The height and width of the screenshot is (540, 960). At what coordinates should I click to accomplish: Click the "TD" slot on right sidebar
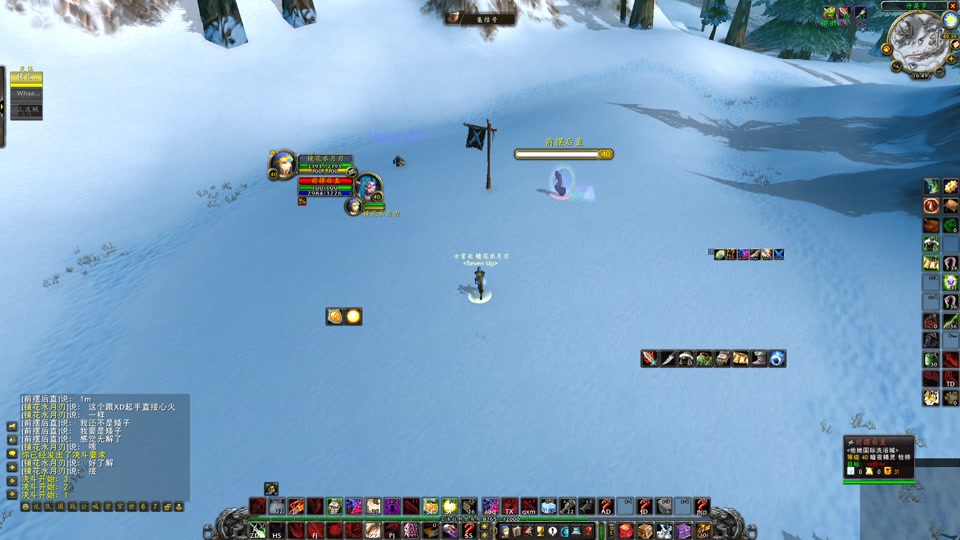click(950, 378)
